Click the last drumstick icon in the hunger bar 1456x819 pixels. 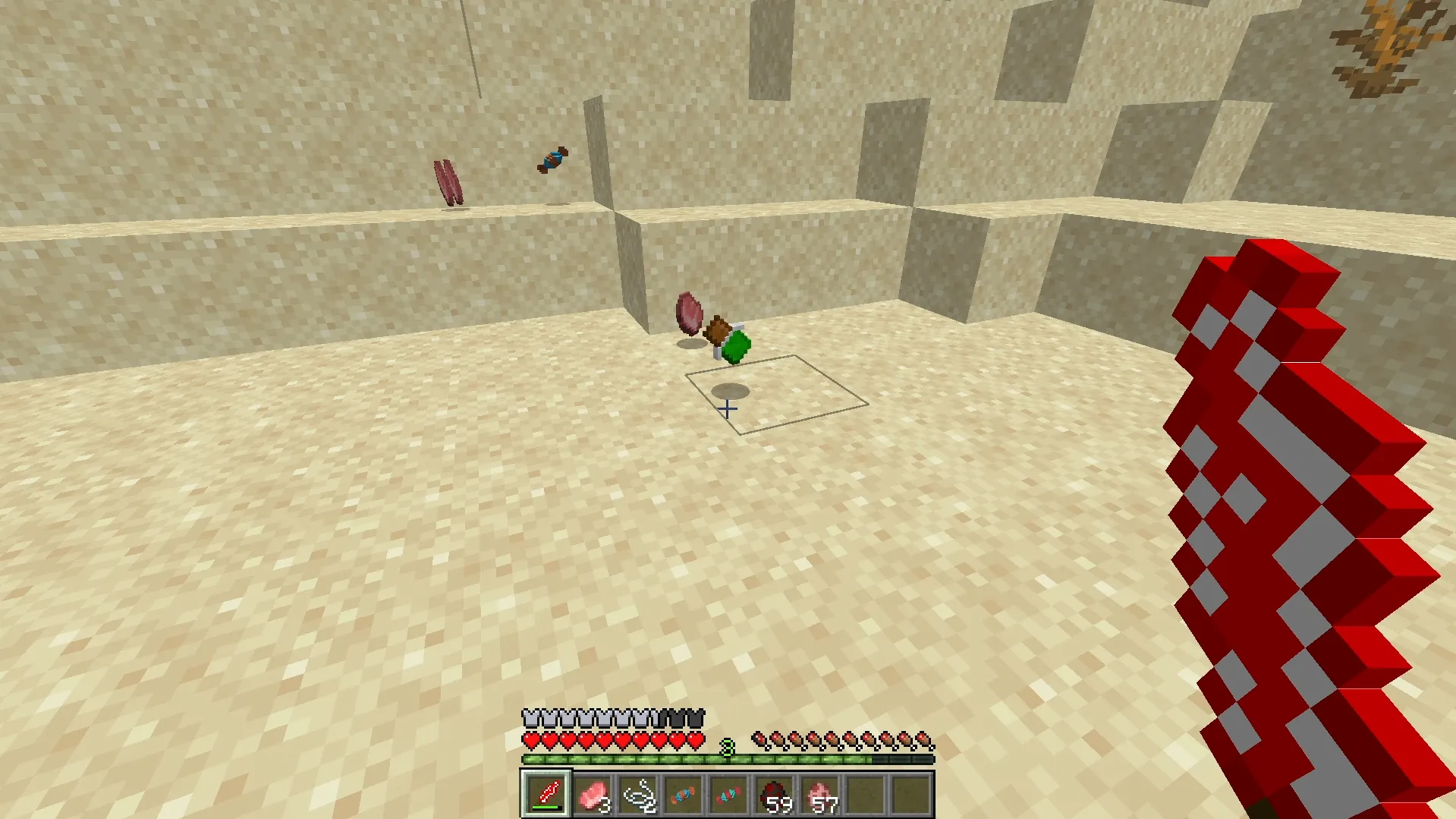click(924, 740)
